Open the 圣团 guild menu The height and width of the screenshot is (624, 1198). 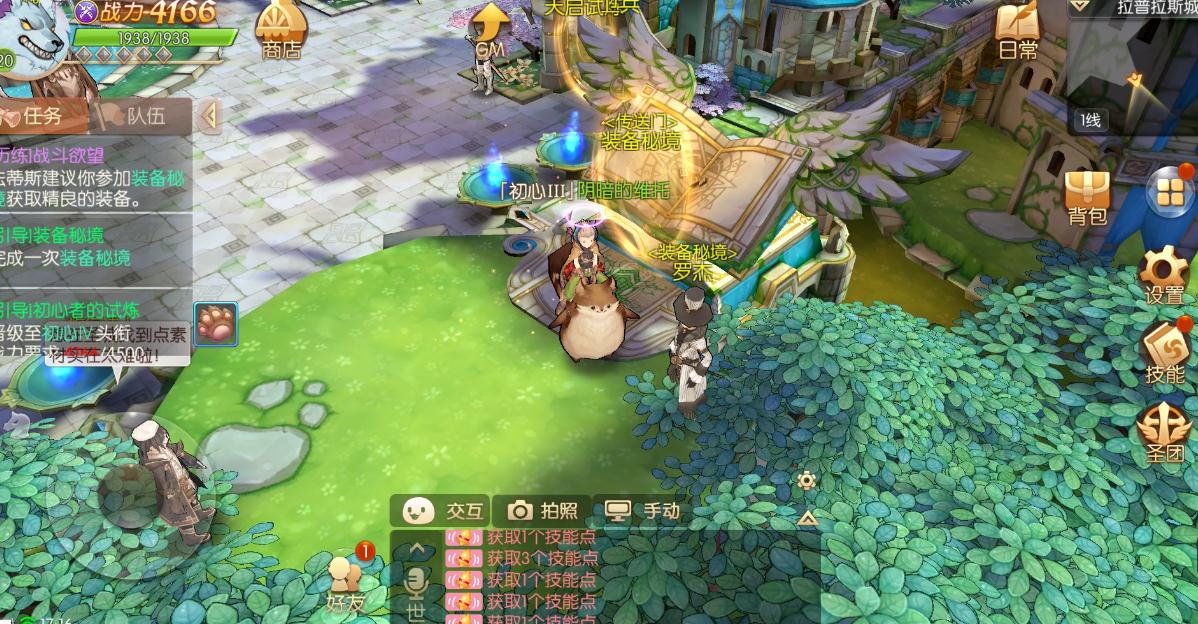click(x=1164, y=434)
